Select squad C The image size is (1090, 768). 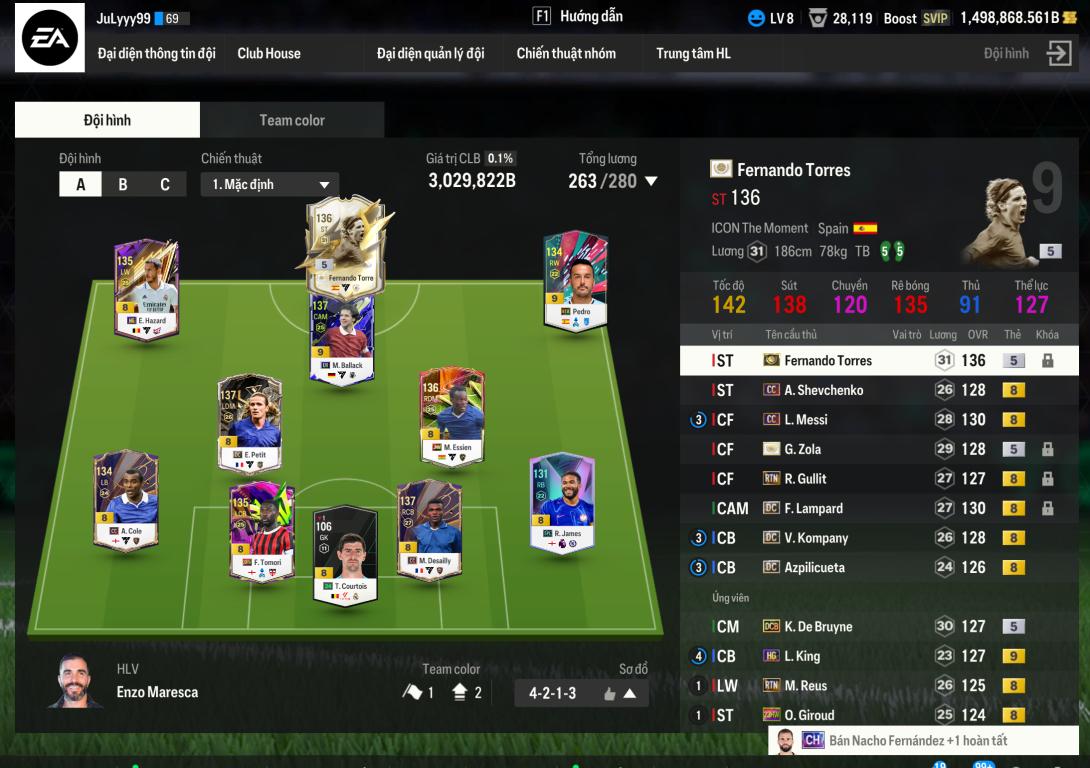pos(165,185)
